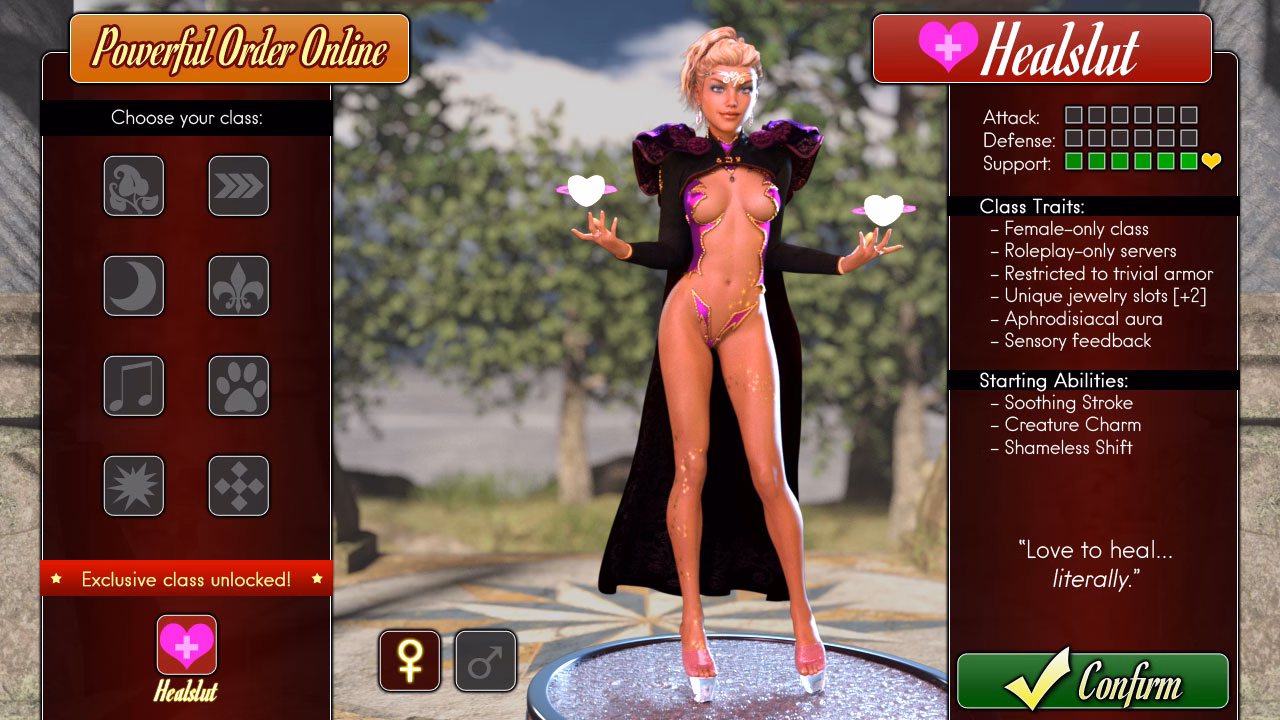The height and width of the screenshot is (720, 1280).
Task: Click the Attack stat boxes
Action: pyautogui.click(x=1099, y=117)
